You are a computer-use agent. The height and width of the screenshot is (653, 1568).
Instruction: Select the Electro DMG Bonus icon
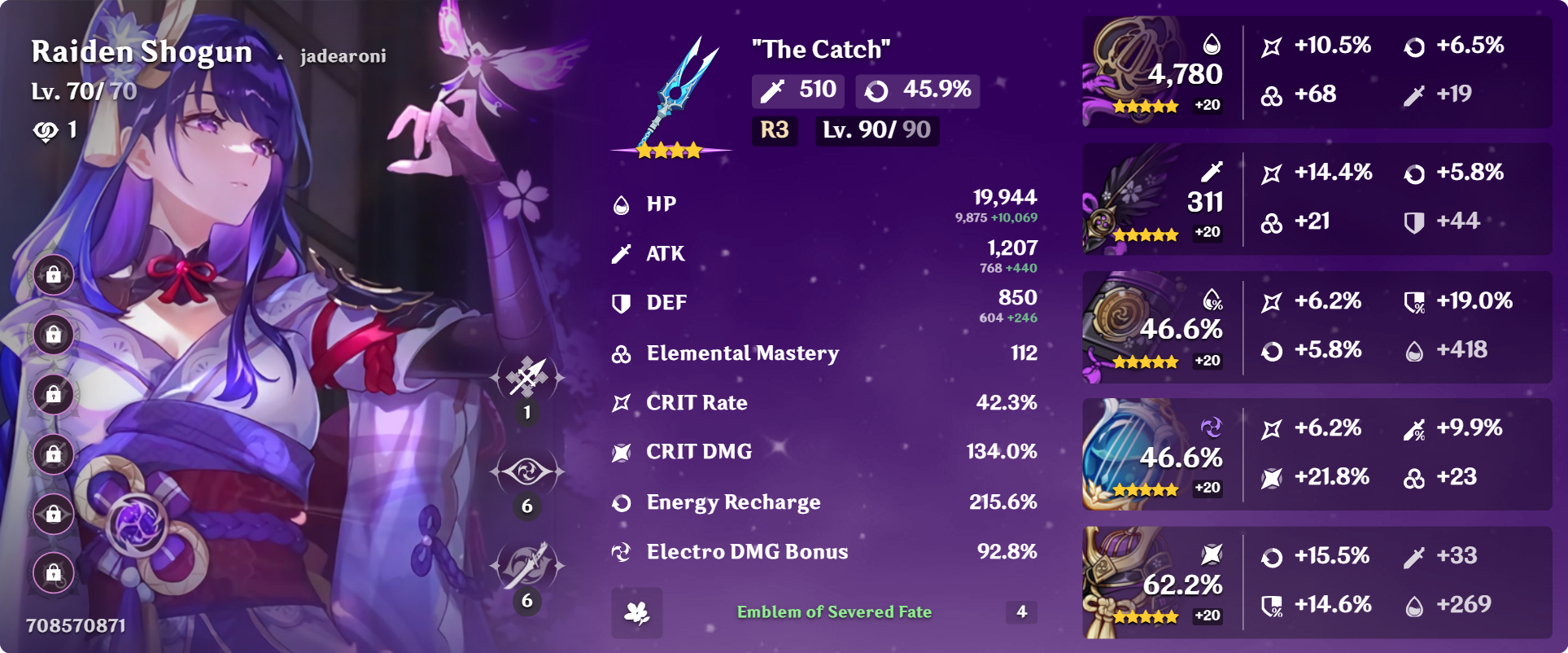click(x=622, y=552)
